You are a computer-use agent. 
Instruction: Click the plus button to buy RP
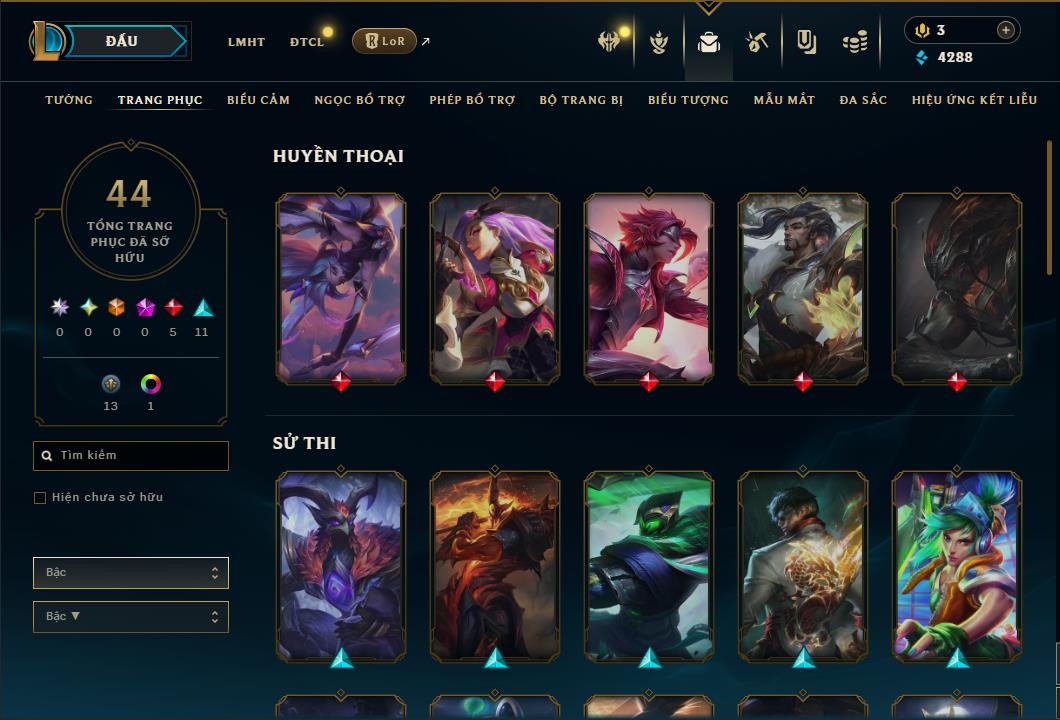[x=1005, y=31]
